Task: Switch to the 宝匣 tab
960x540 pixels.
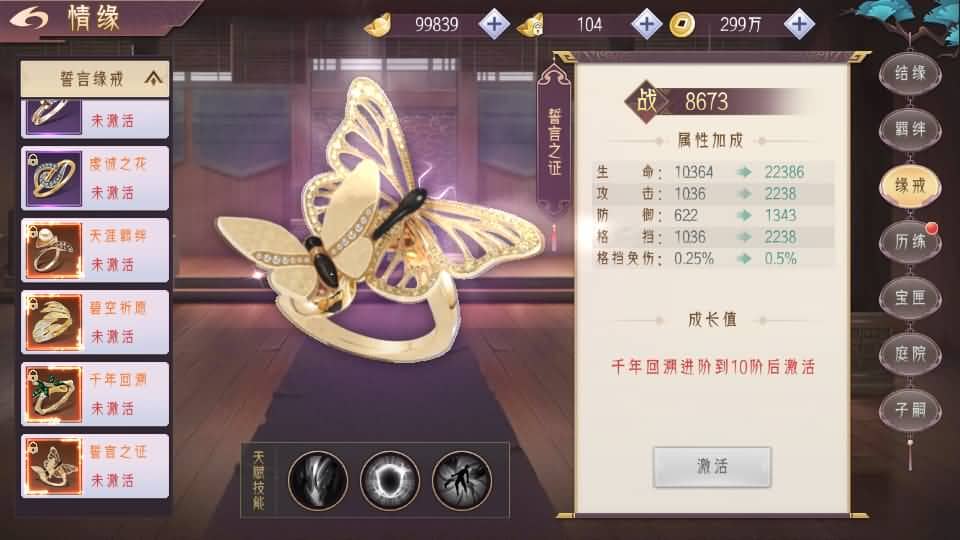Action: [910, 297]
